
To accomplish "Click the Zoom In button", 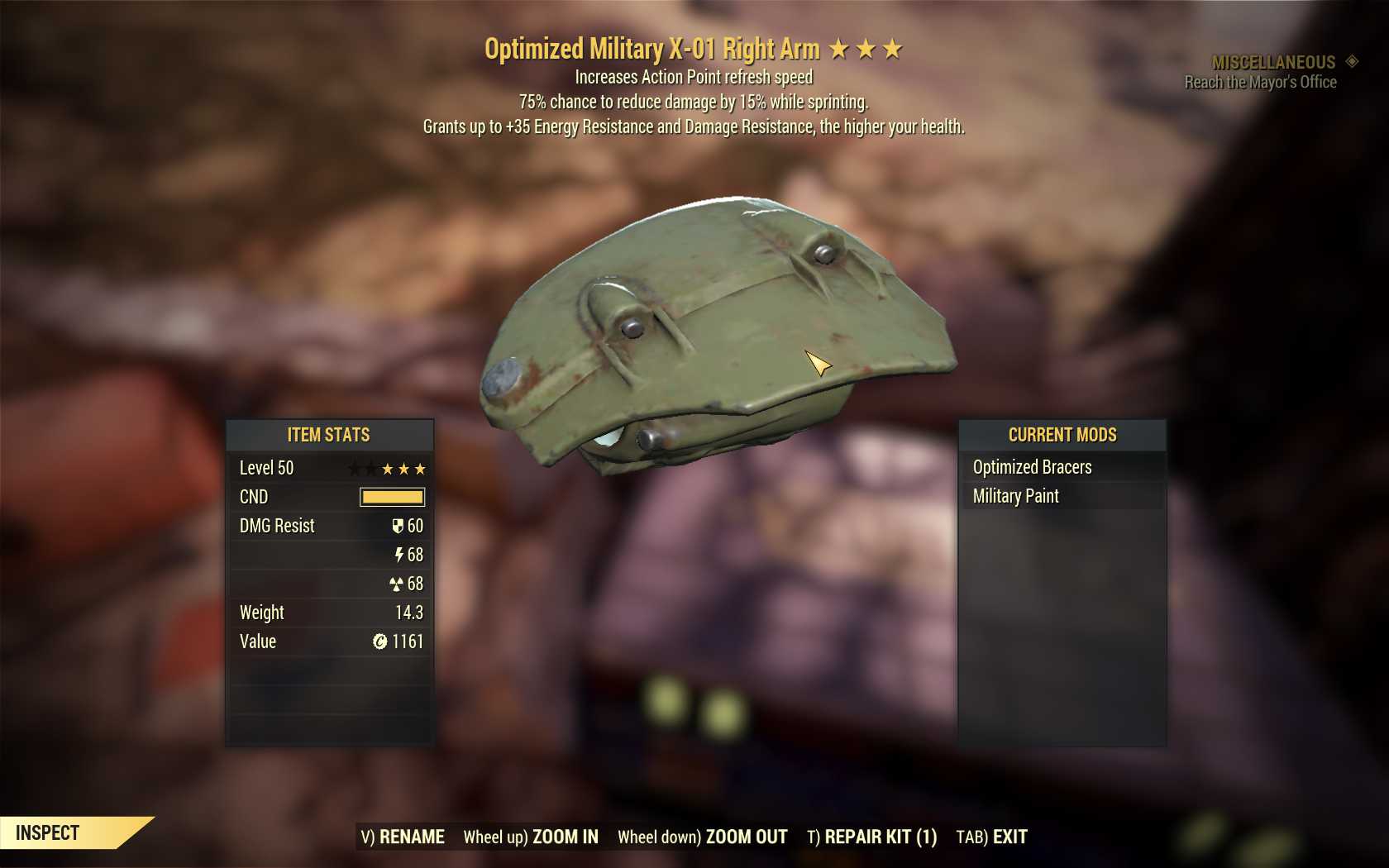I will pyautogui.click(x=531, y=837).
